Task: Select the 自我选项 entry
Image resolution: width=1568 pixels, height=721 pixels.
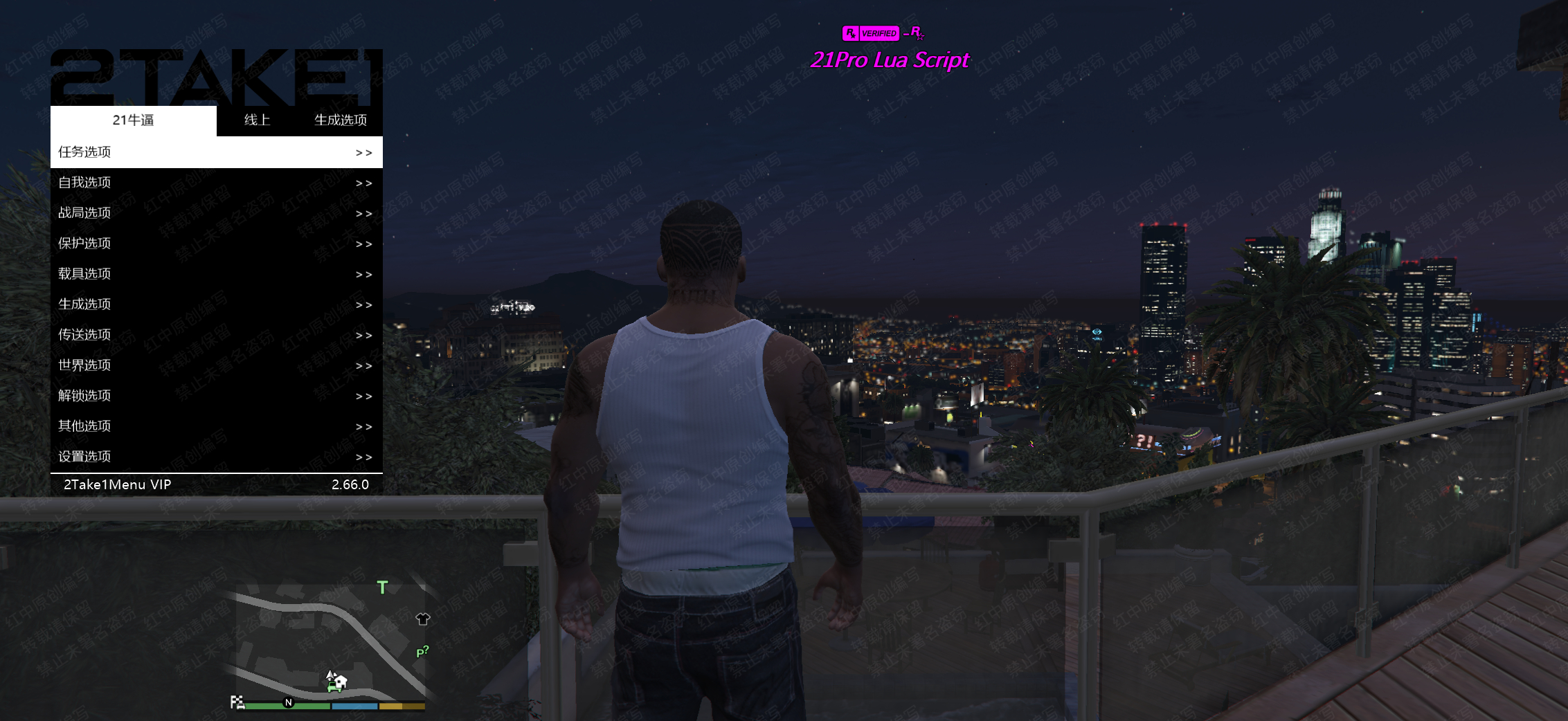Action: point(216,183)
